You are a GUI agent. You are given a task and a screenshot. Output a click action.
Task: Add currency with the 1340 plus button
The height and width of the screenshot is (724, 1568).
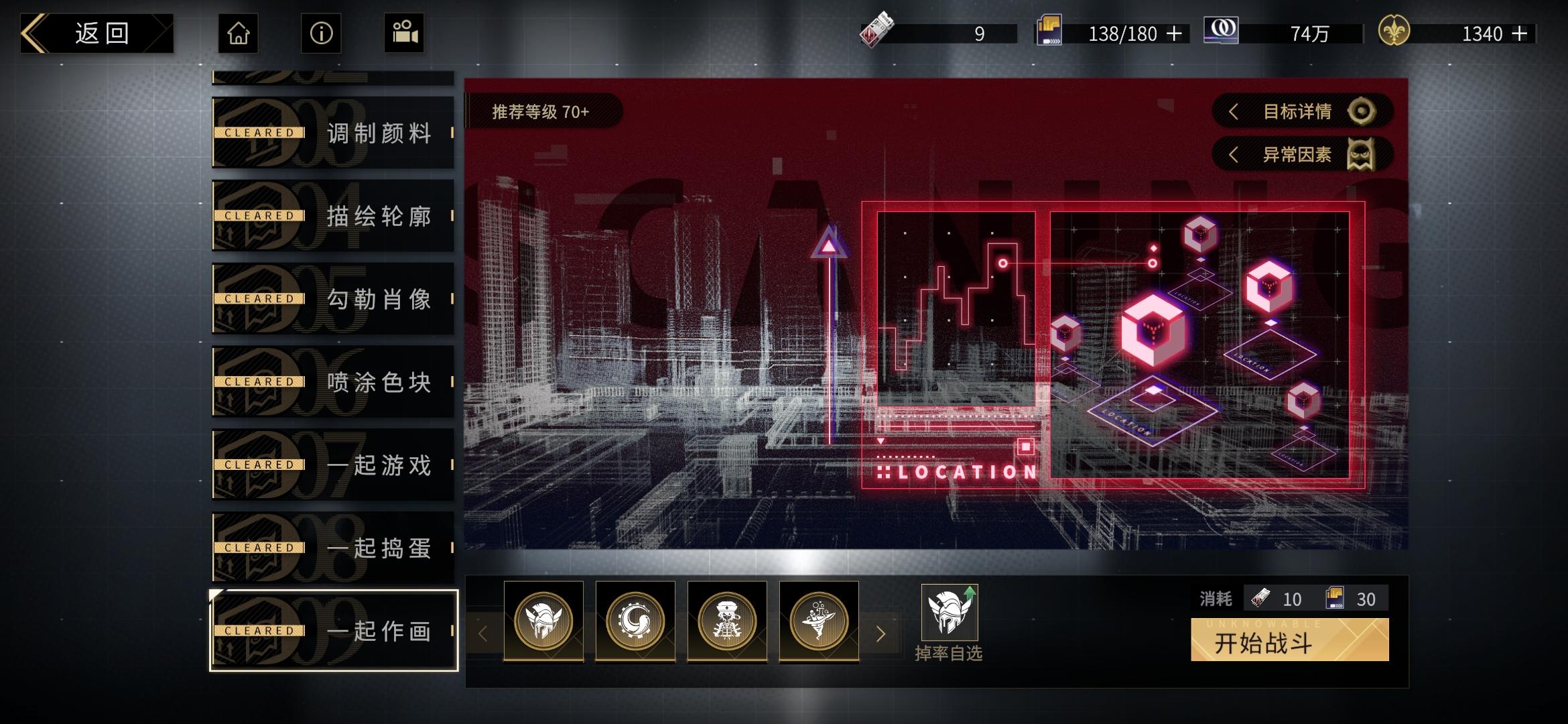click(1520, 34)
